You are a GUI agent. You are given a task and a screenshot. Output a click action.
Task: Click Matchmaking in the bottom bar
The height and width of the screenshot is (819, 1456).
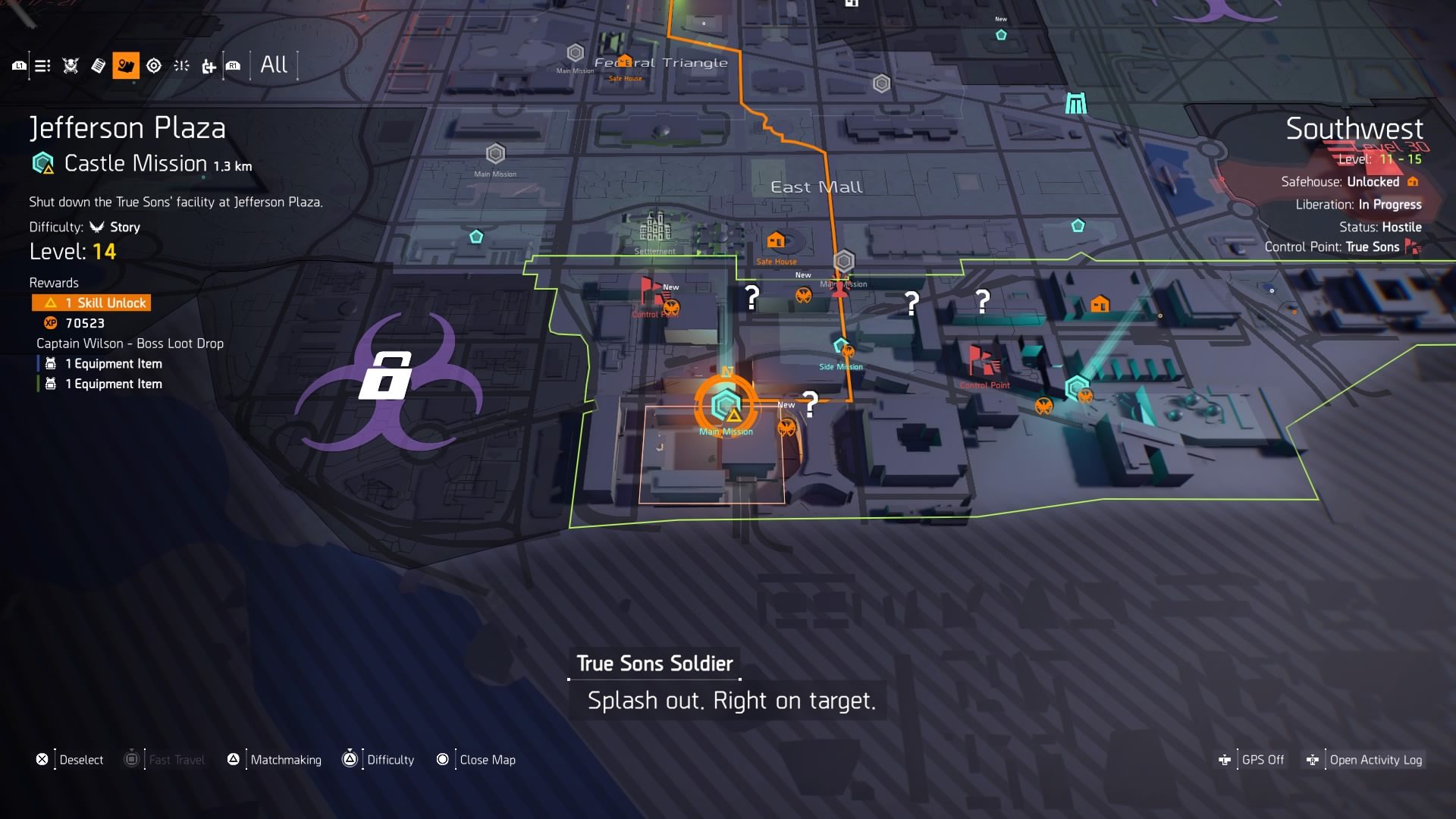click(285, 760)
